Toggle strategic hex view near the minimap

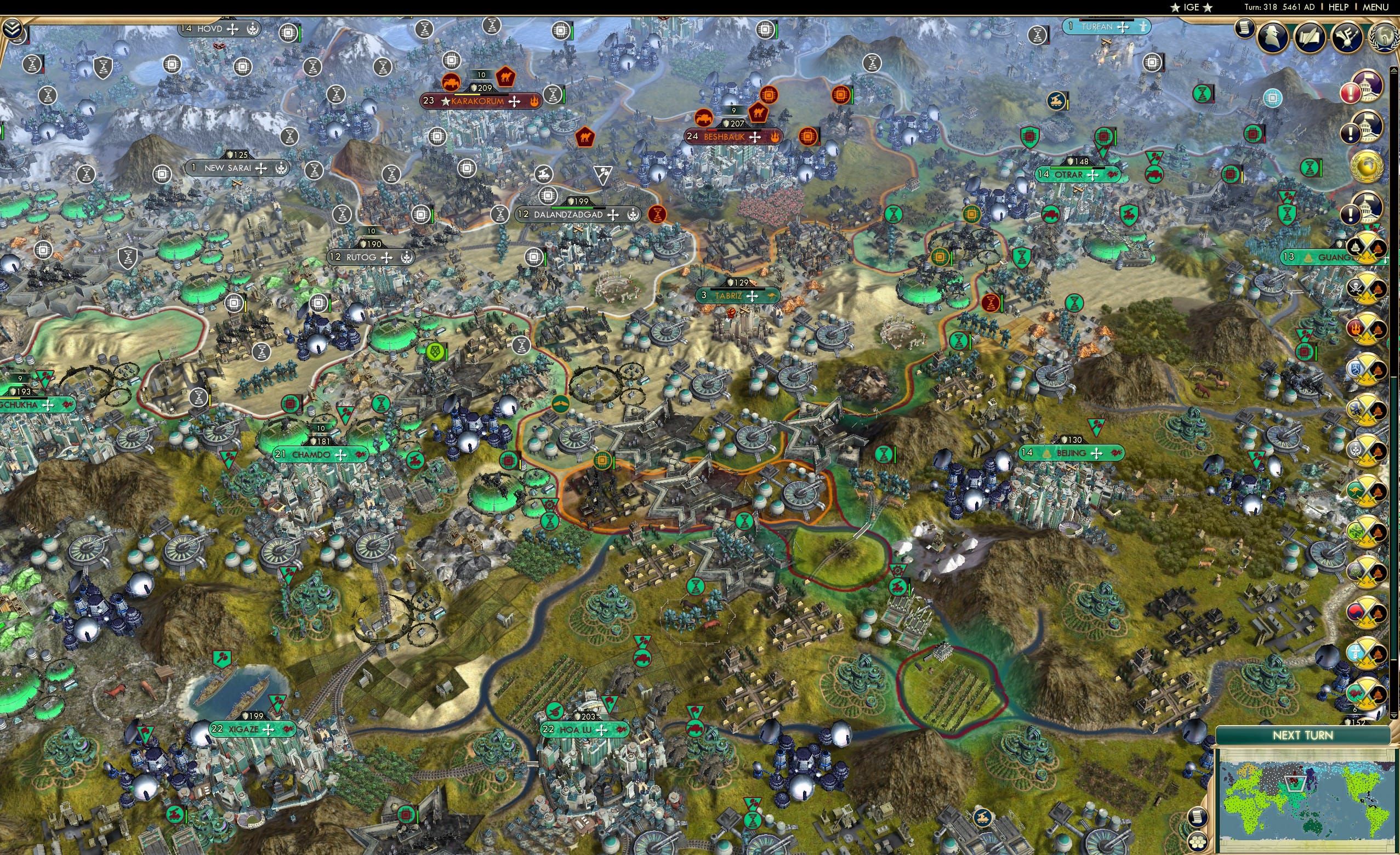pyautogui.click(x=1197, y=843)
